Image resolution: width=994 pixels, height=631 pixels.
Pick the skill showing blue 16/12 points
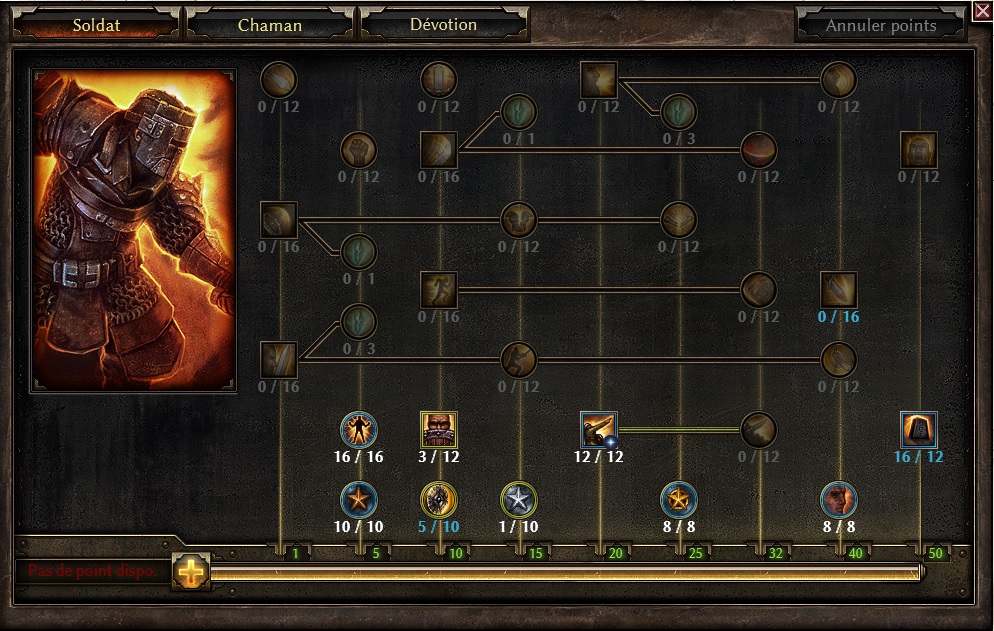919,430
